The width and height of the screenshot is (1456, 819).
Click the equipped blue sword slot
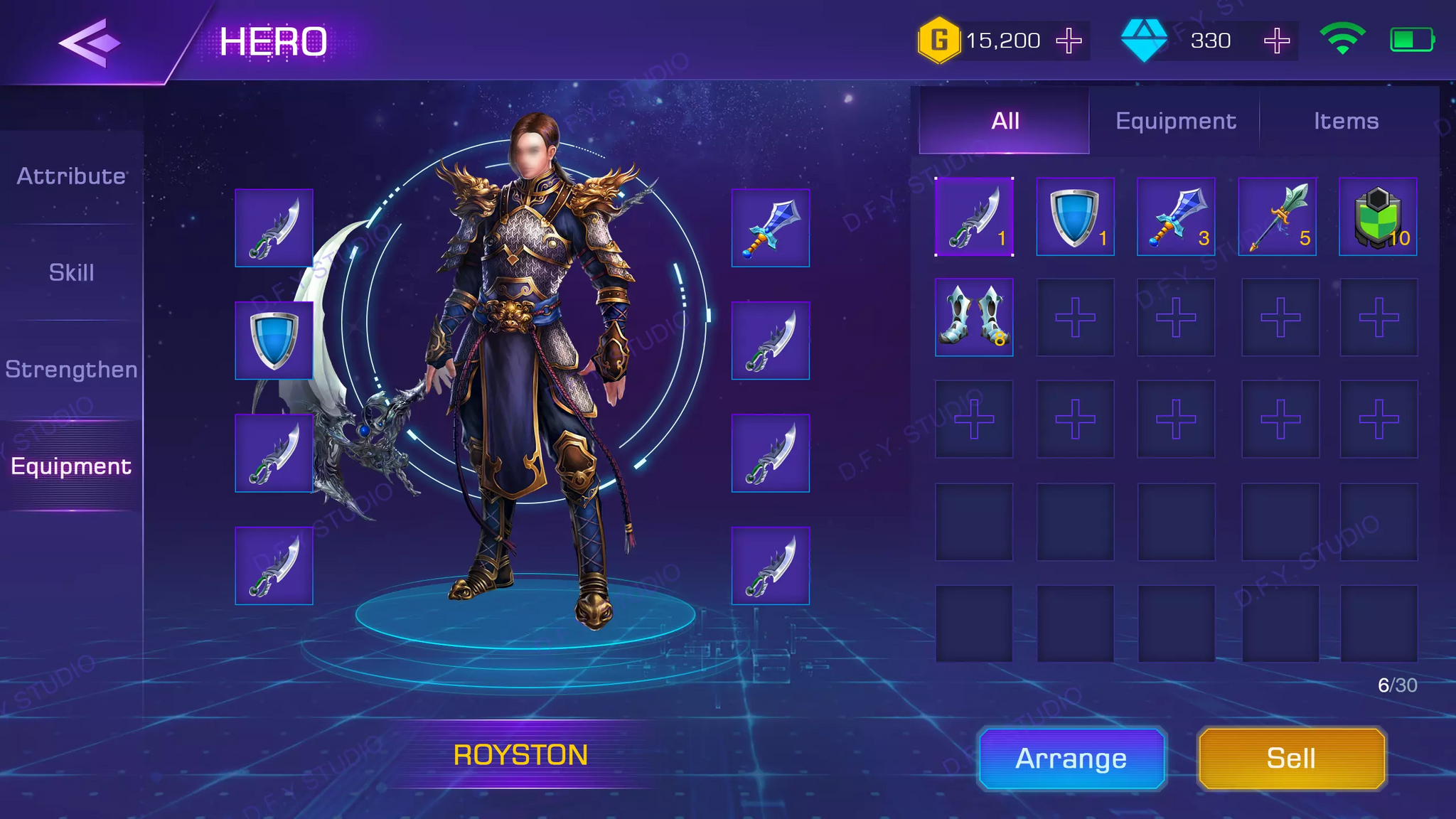(x=771, y=228)
